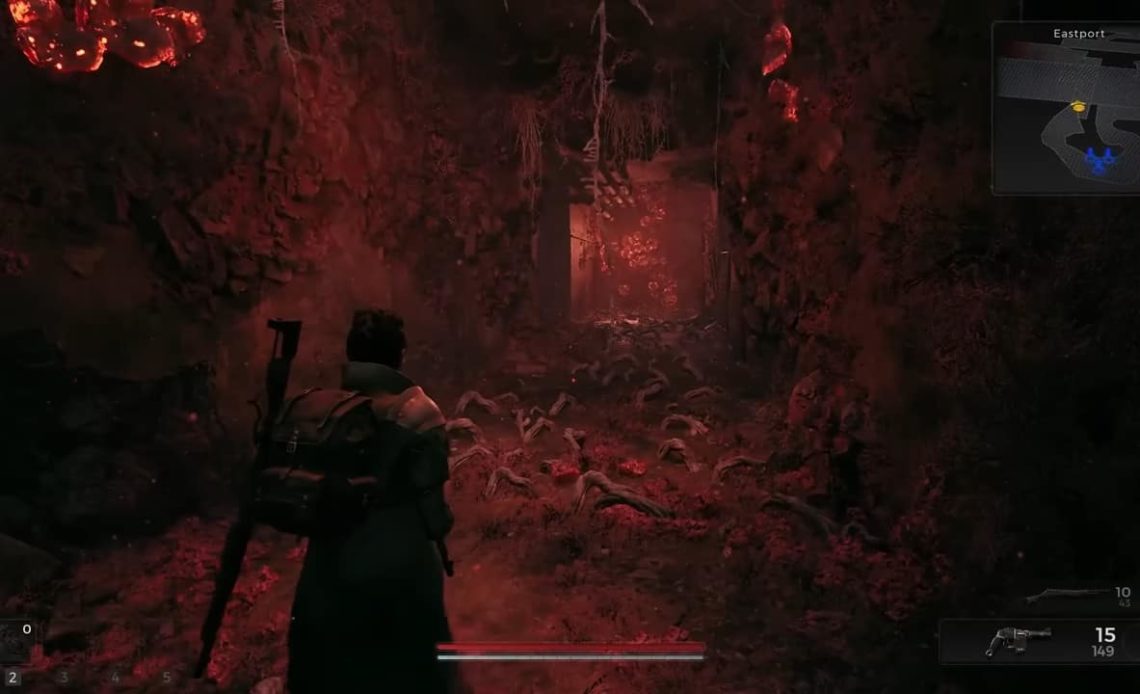Select quick slot number 3

click(64, 678)
